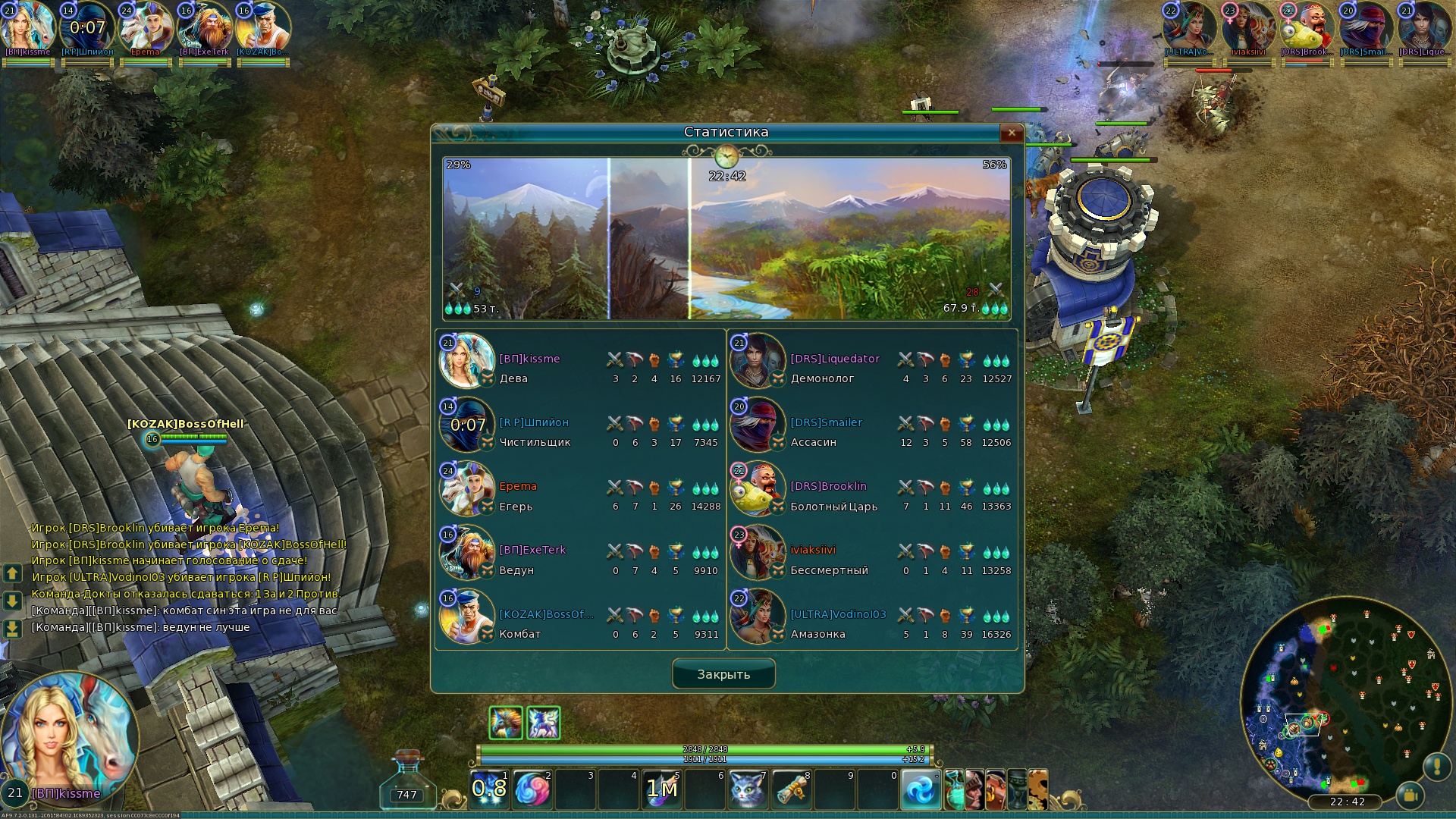Use the scroll item in the hotbar
Viewport: 1456px width, 819px height.
click(791, 789)
